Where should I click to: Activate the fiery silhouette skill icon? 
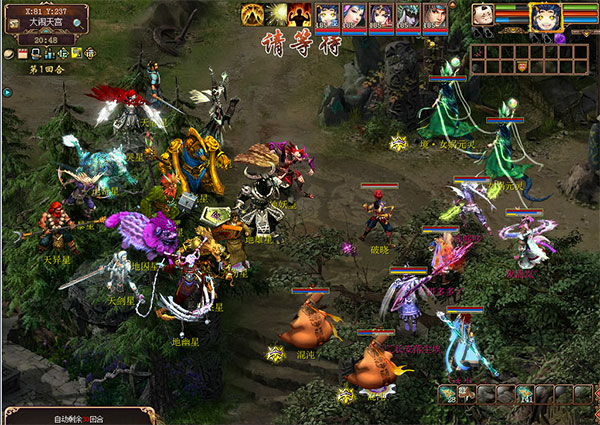pos(298,14)
